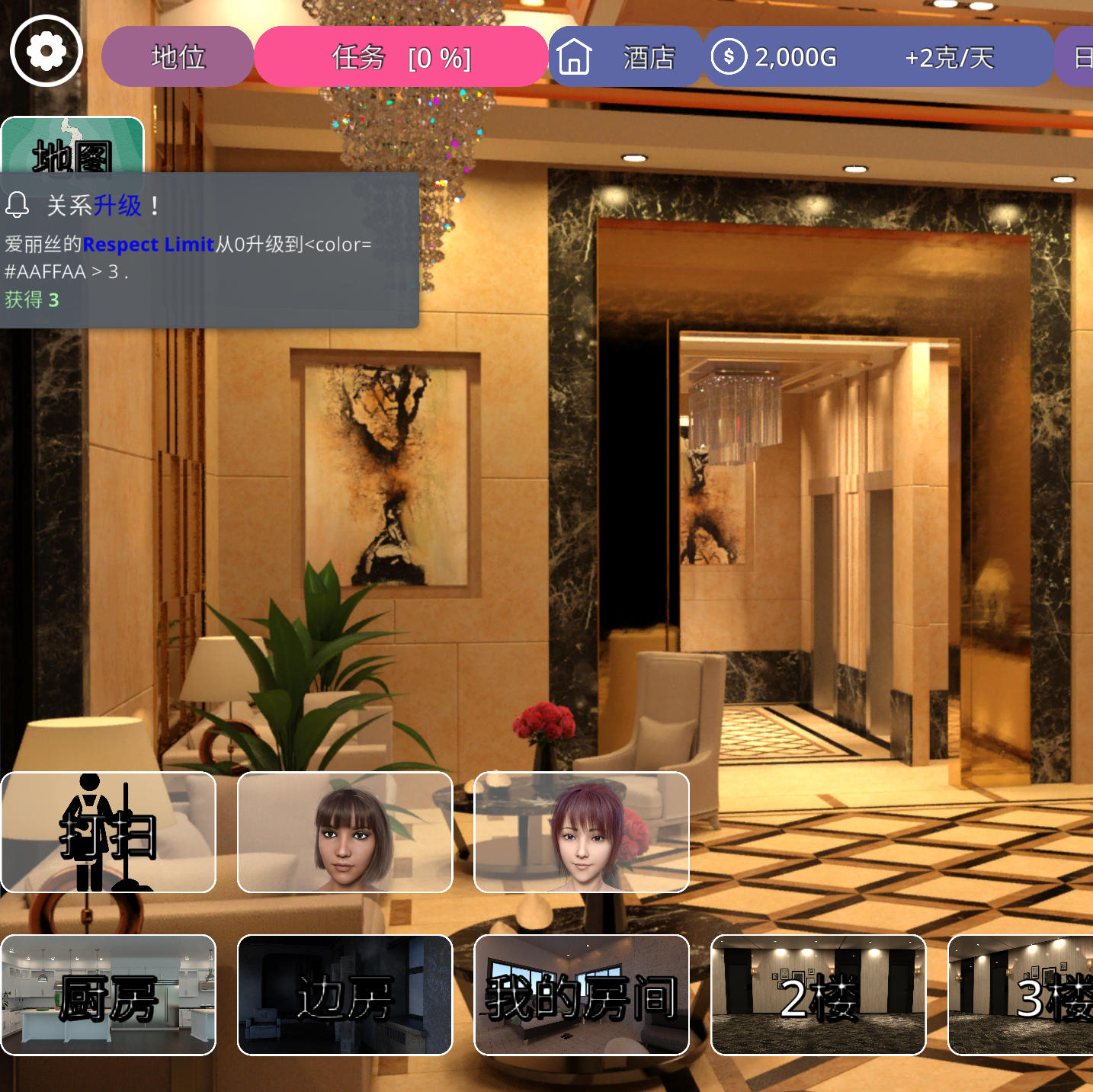This screenshot has width=1093, height=1092.
Task: Open the 我的房间 my room button
Action: pos(582,996)
